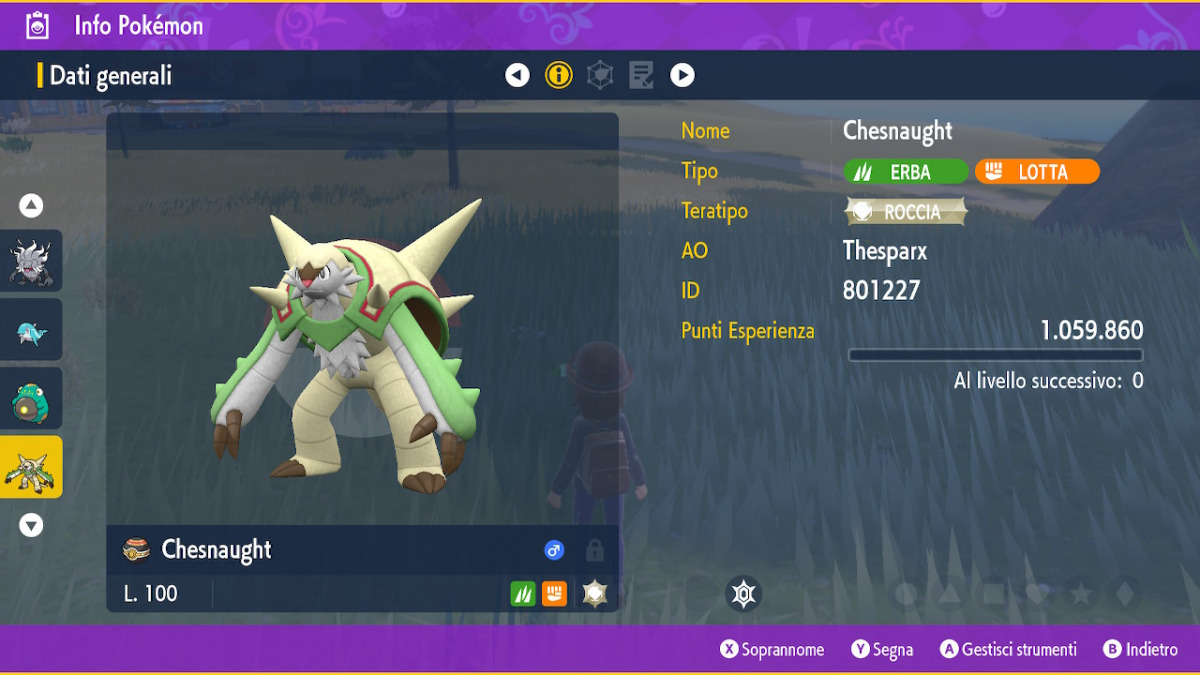Viewport: 1200px width, 675px height.
Task: Toggle the triangle marking
Action: point(950,594)
